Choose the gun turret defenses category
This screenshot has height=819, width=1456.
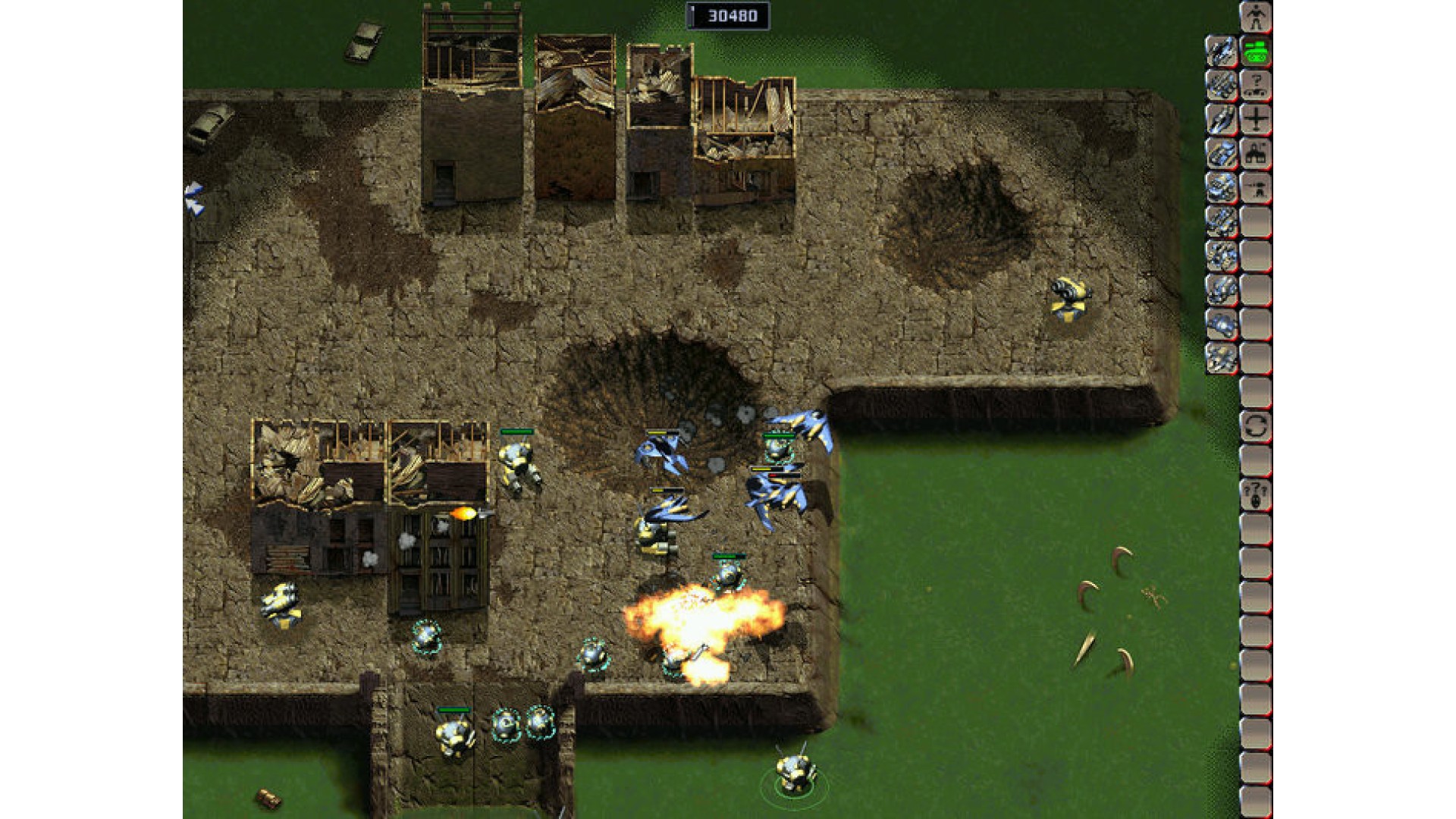click(1256, 187)
